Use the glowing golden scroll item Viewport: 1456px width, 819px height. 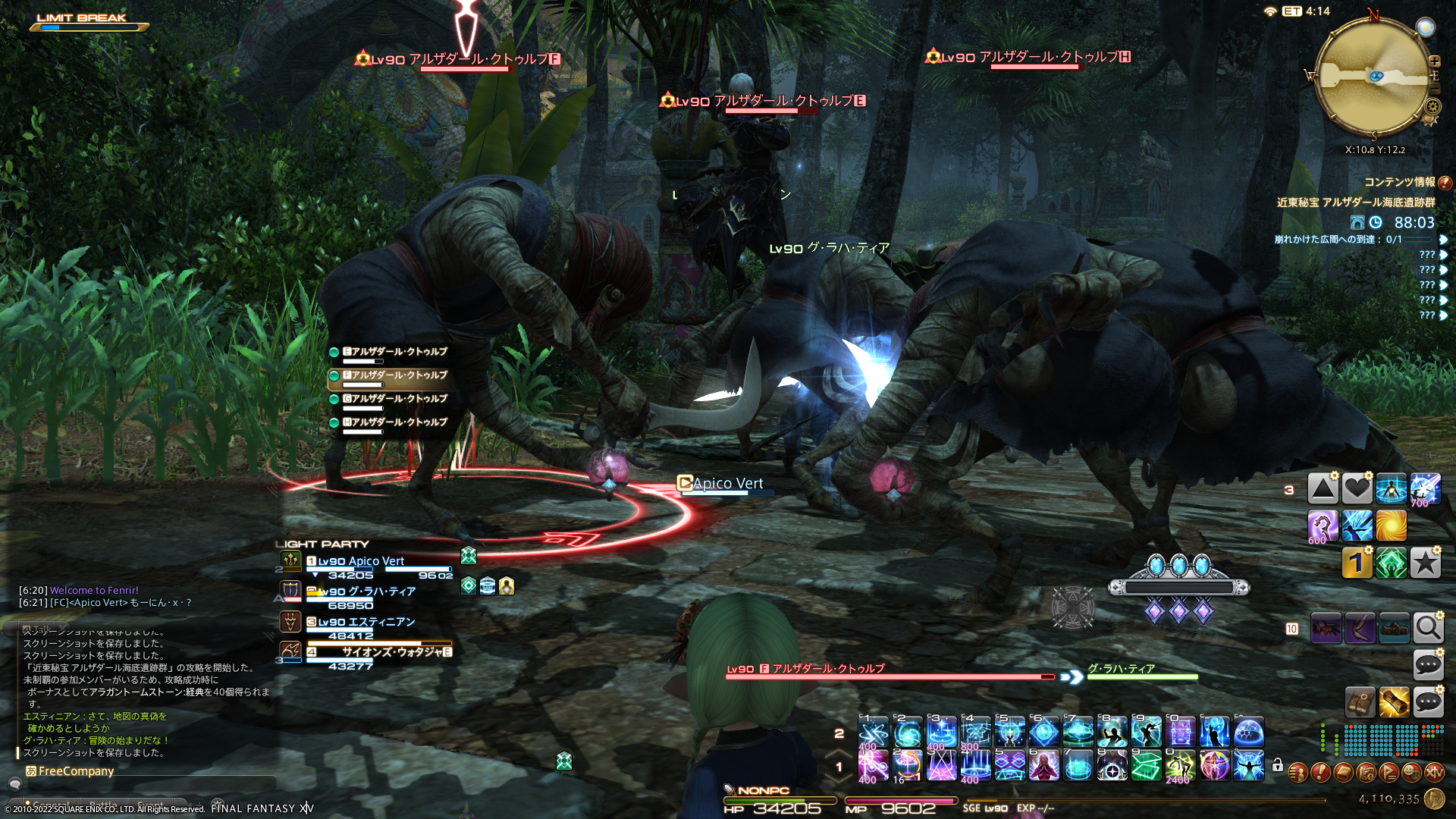pos(1394,702)
